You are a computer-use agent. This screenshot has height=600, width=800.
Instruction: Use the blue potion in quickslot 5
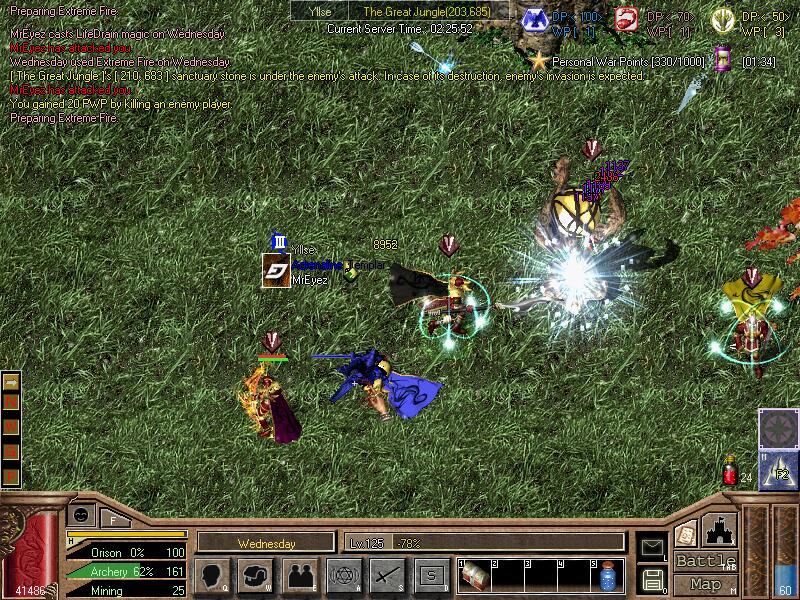pyautogui.click(x=607, y=577)
